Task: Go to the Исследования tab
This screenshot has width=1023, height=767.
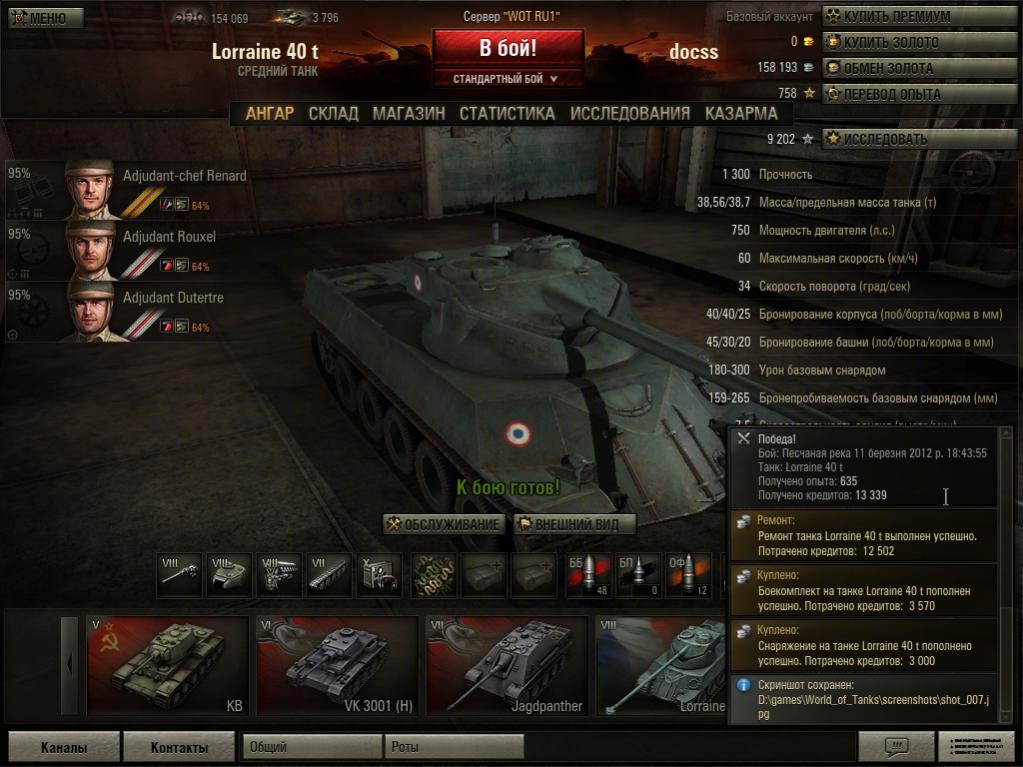Action: pyautogui.click(x=630, y=113)
